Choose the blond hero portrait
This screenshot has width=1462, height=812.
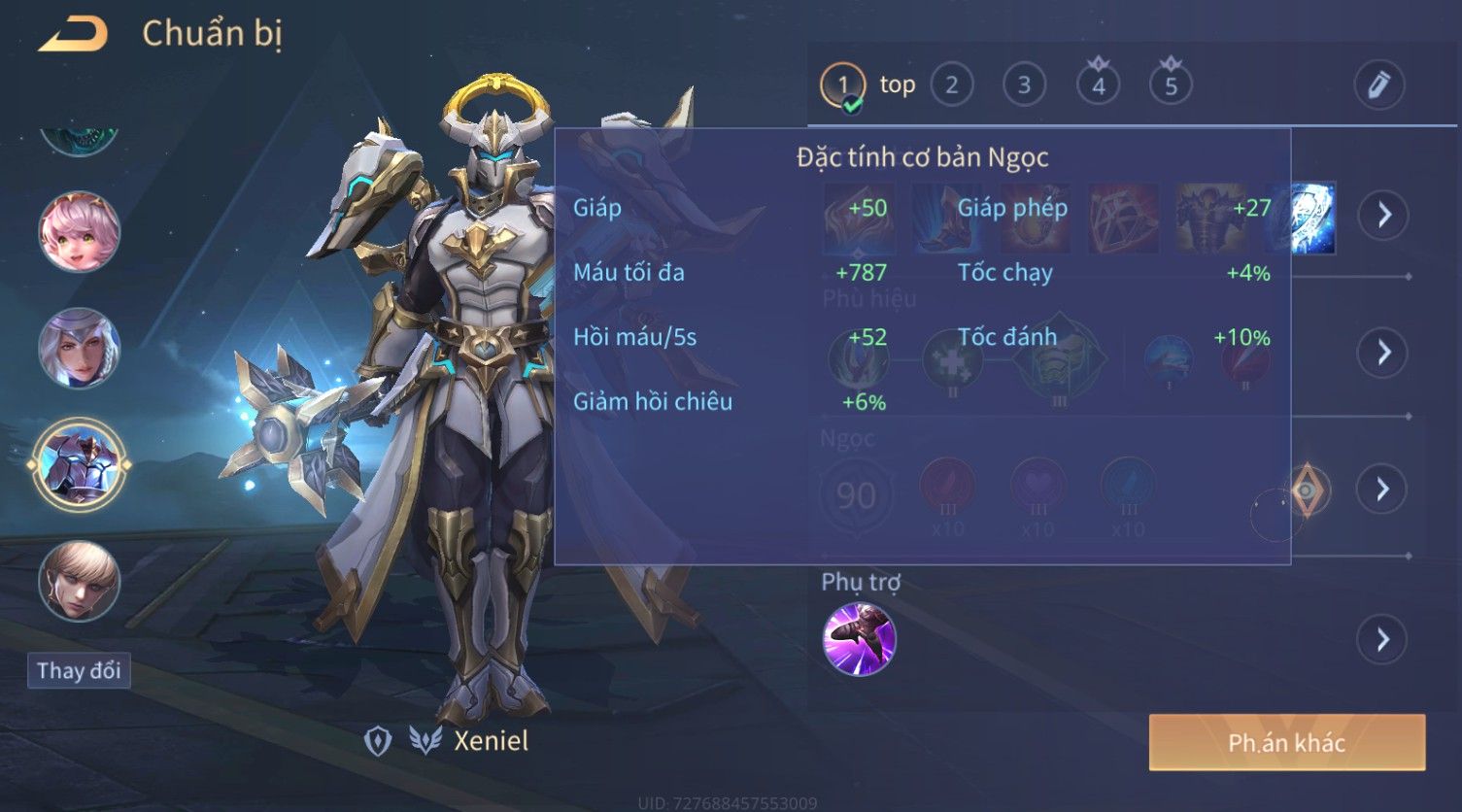tap(80, 581)
